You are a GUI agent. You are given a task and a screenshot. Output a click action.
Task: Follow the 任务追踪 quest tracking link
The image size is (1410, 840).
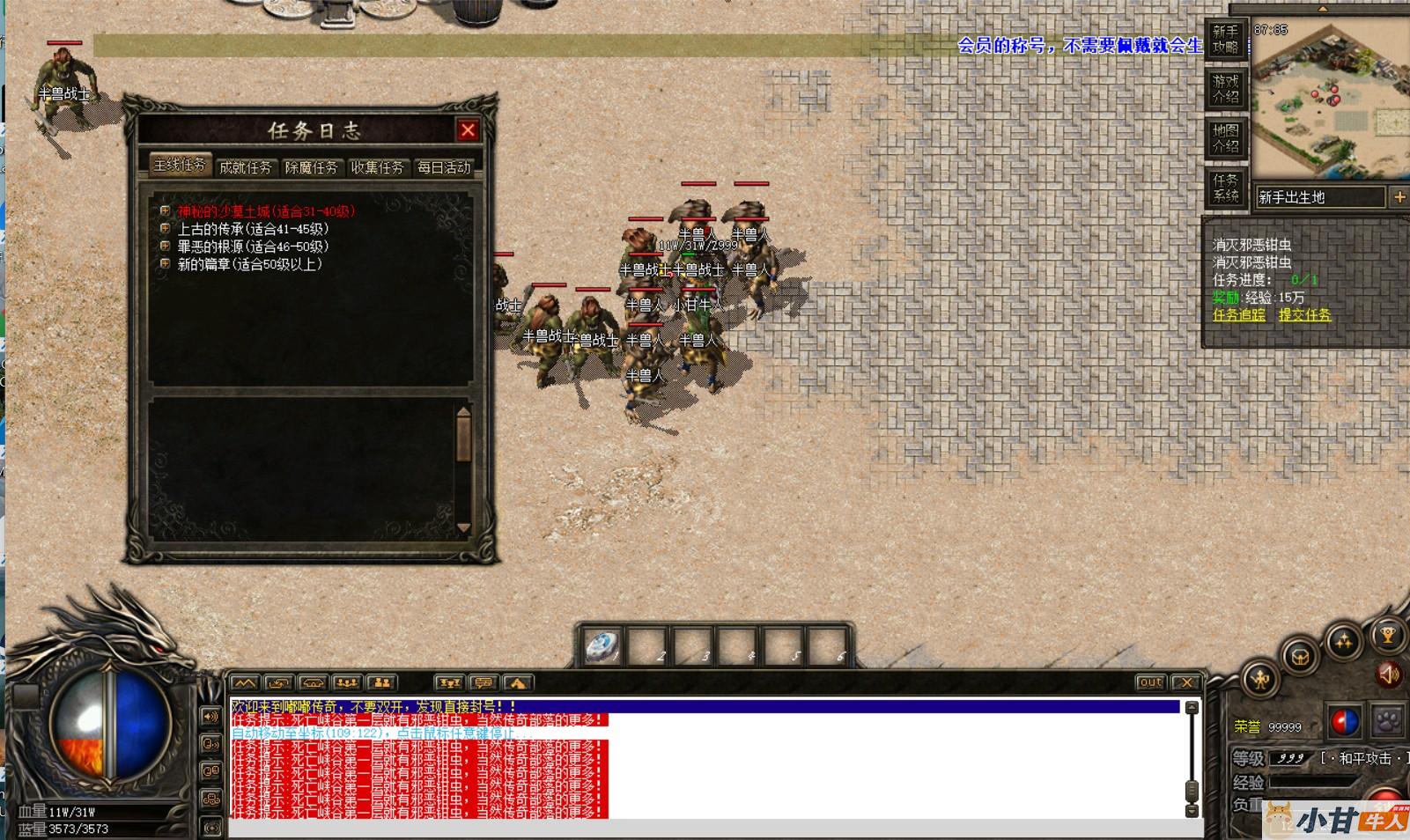click(x=1238, y=315)
